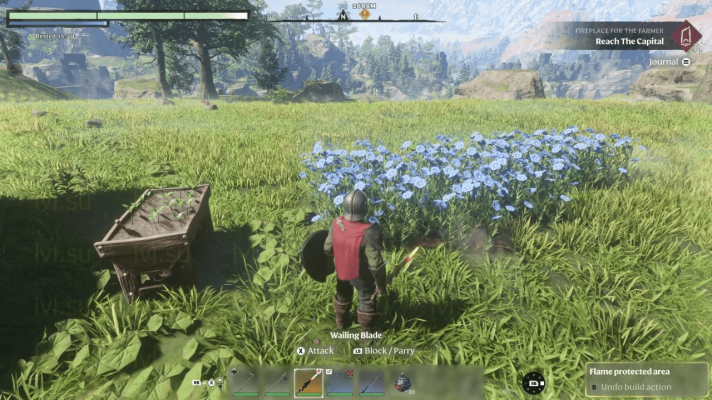Click the orange quest marker on the compass
The width and height of the screenshot is (712, 400).
click(x=365, y=14)
